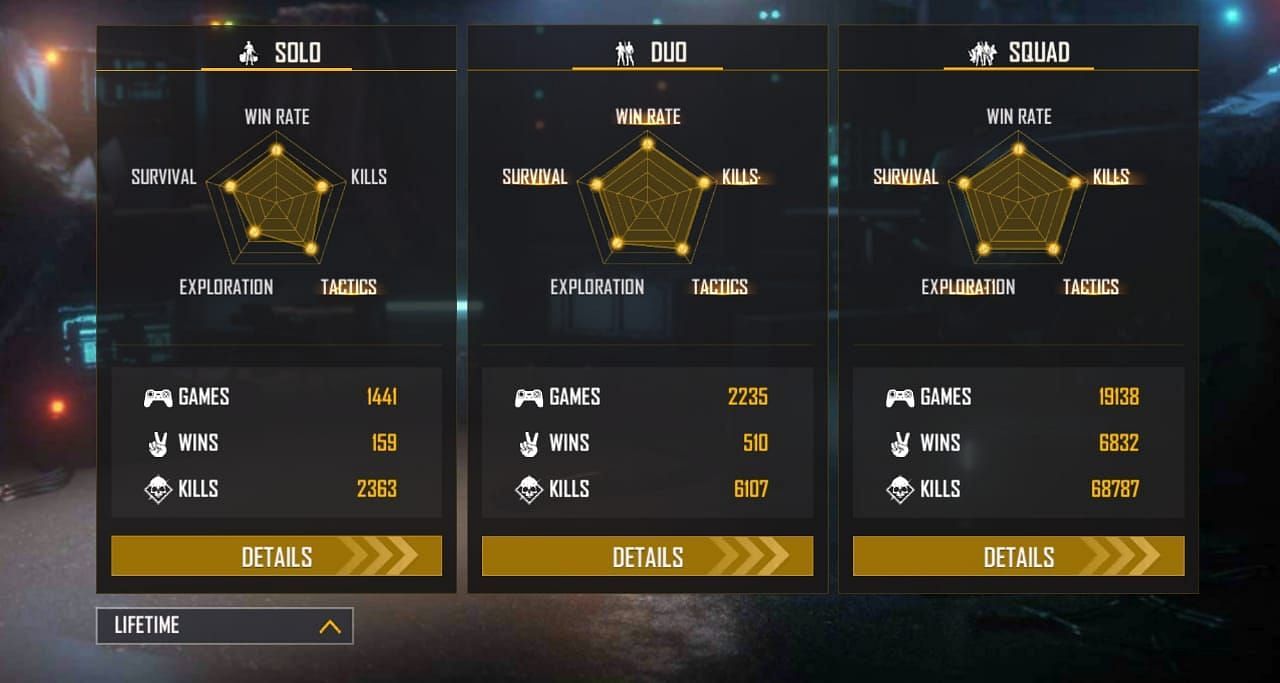
Task: Open Details for Solo stats
Action: pos(276,556)
